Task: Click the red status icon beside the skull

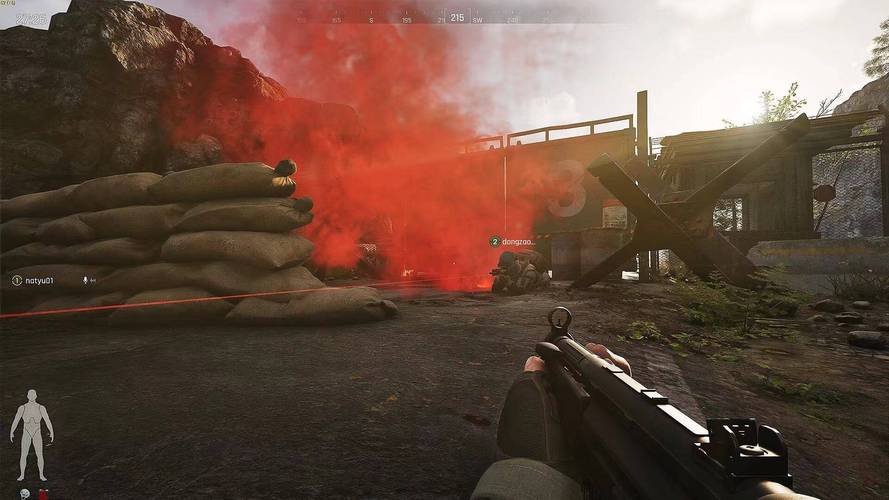Action: coord(42,492)
